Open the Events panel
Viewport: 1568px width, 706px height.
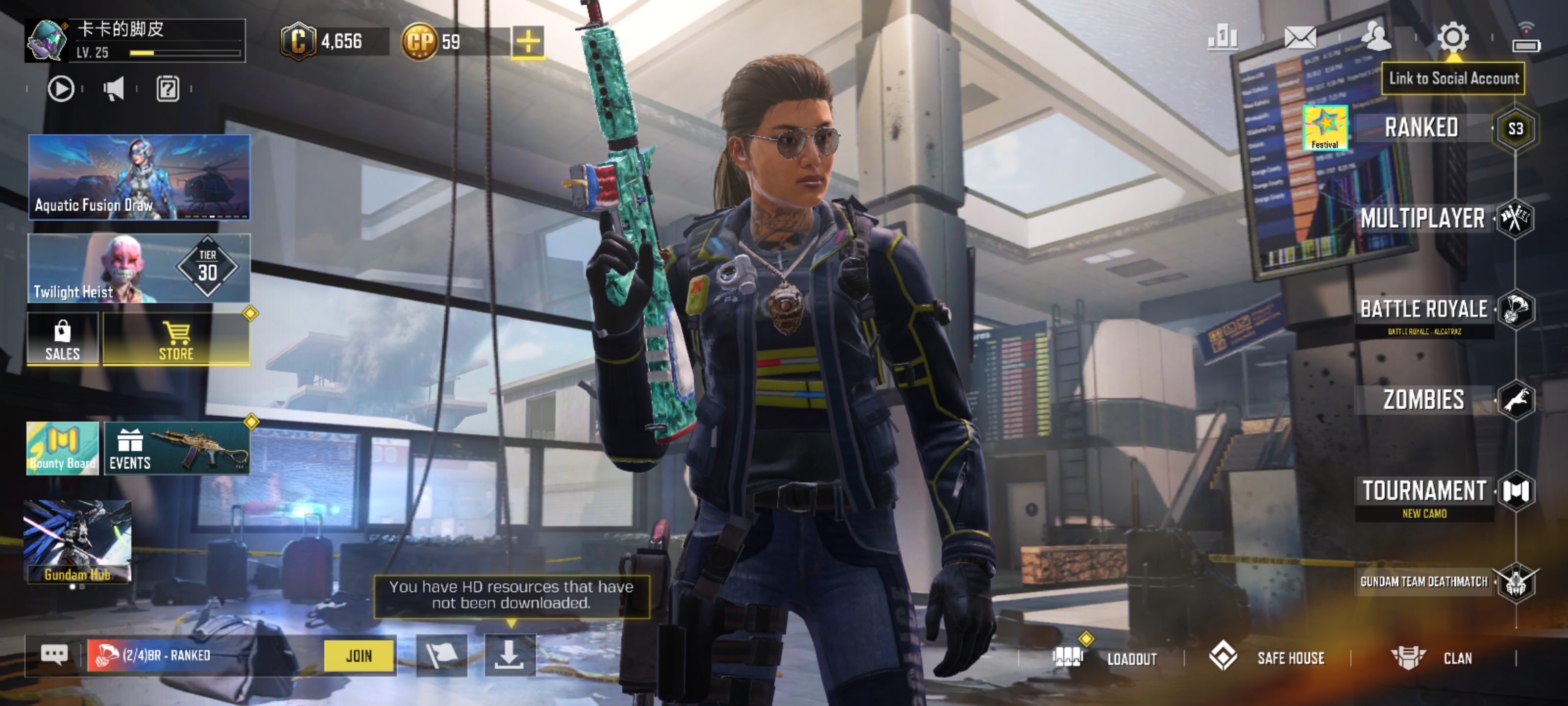176,448
